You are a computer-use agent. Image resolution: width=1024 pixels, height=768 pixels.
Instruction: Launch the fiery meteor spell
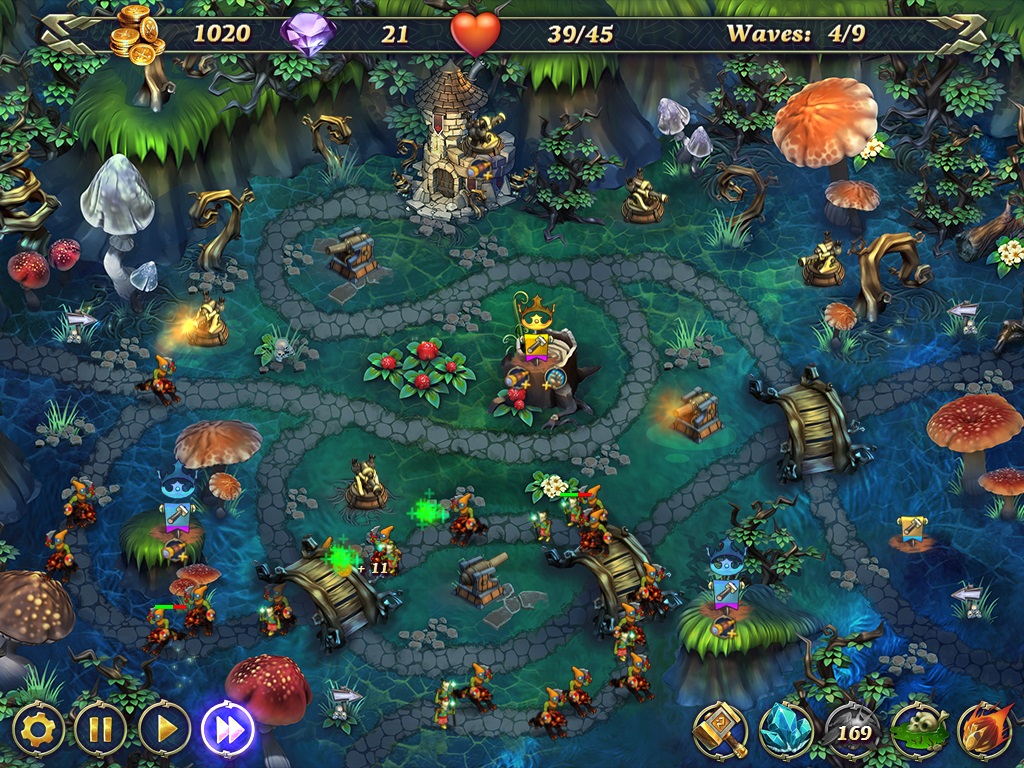pos(985,731)
